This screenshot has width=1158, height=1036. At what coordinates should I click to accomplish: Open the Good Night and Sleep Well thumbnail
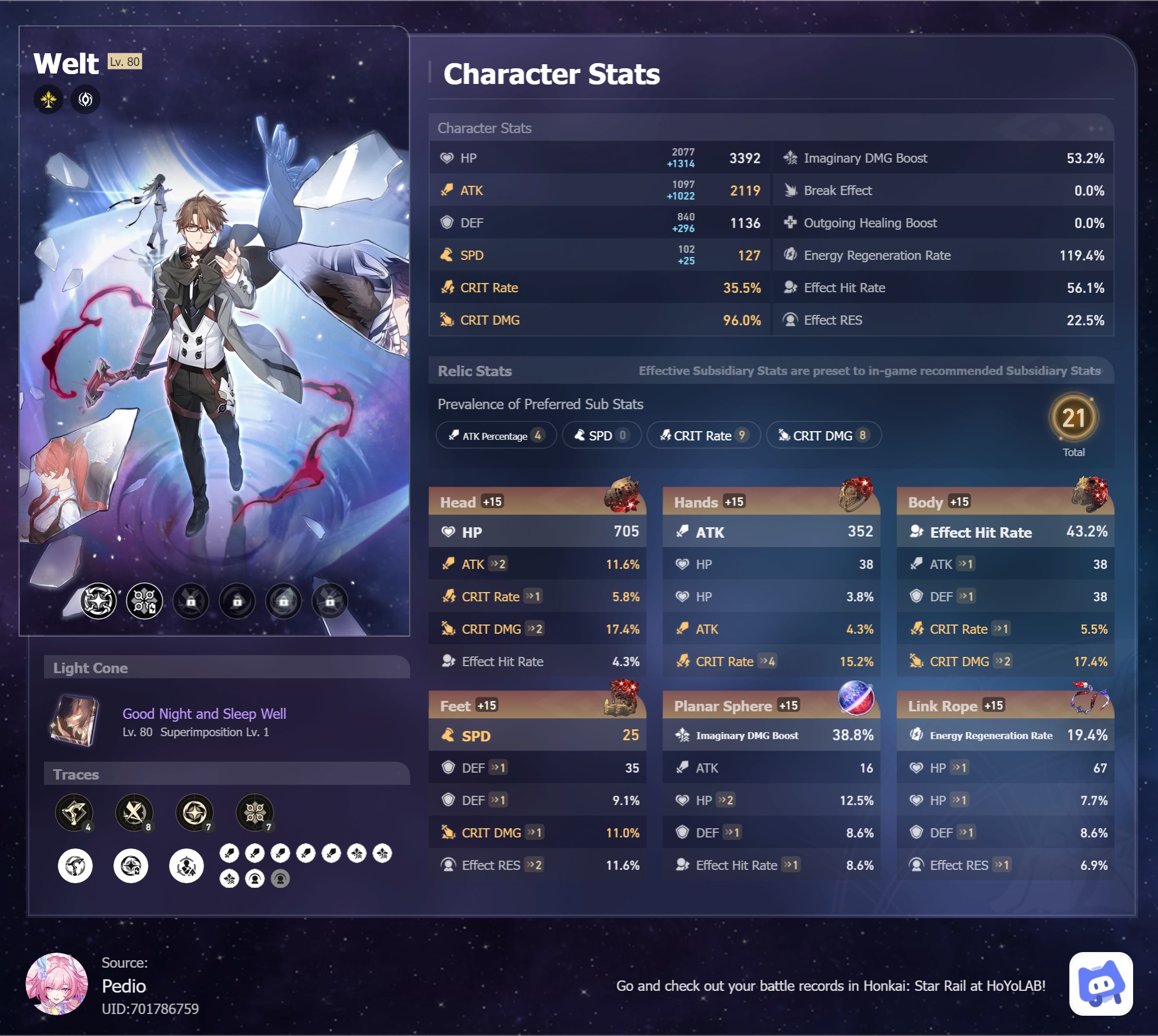75,721
